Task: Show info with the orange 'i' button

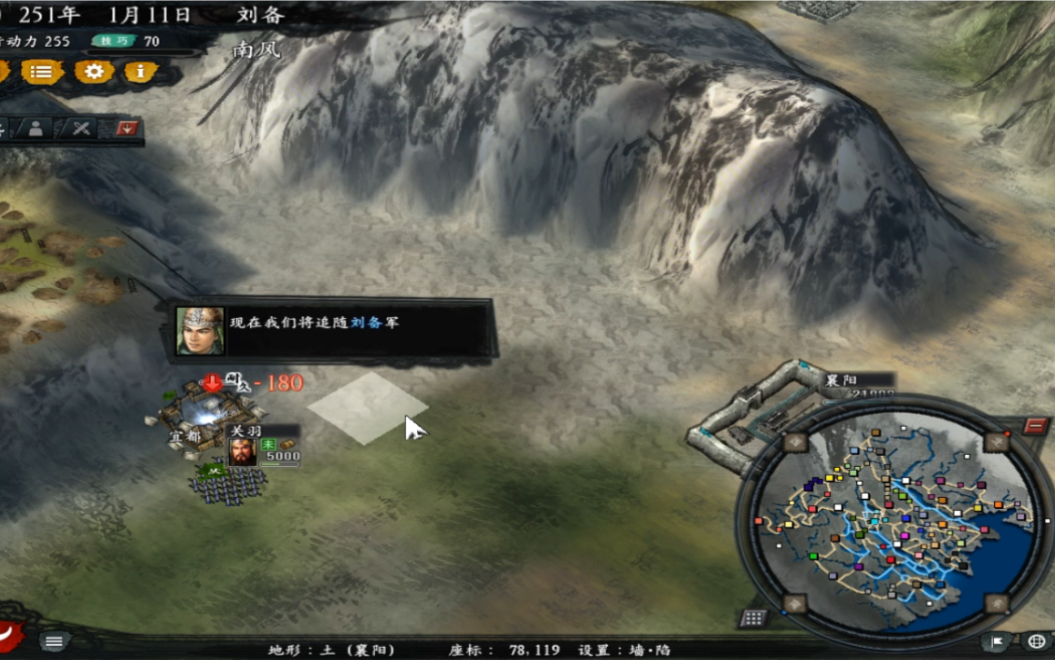Action: [x=140, y=72]
